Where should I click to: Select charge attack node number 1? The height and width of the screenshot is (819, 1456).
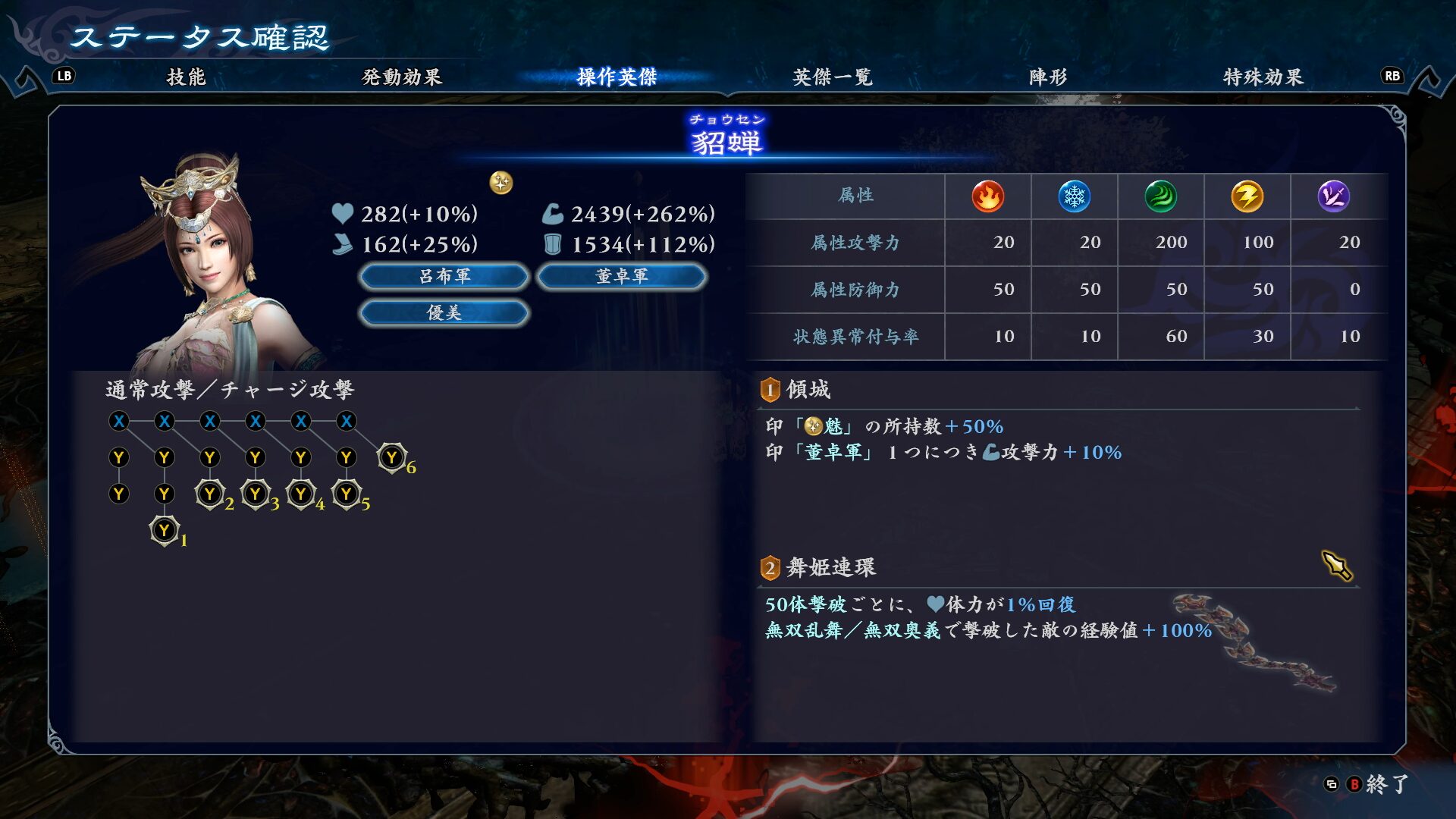(x=165, y=530)
